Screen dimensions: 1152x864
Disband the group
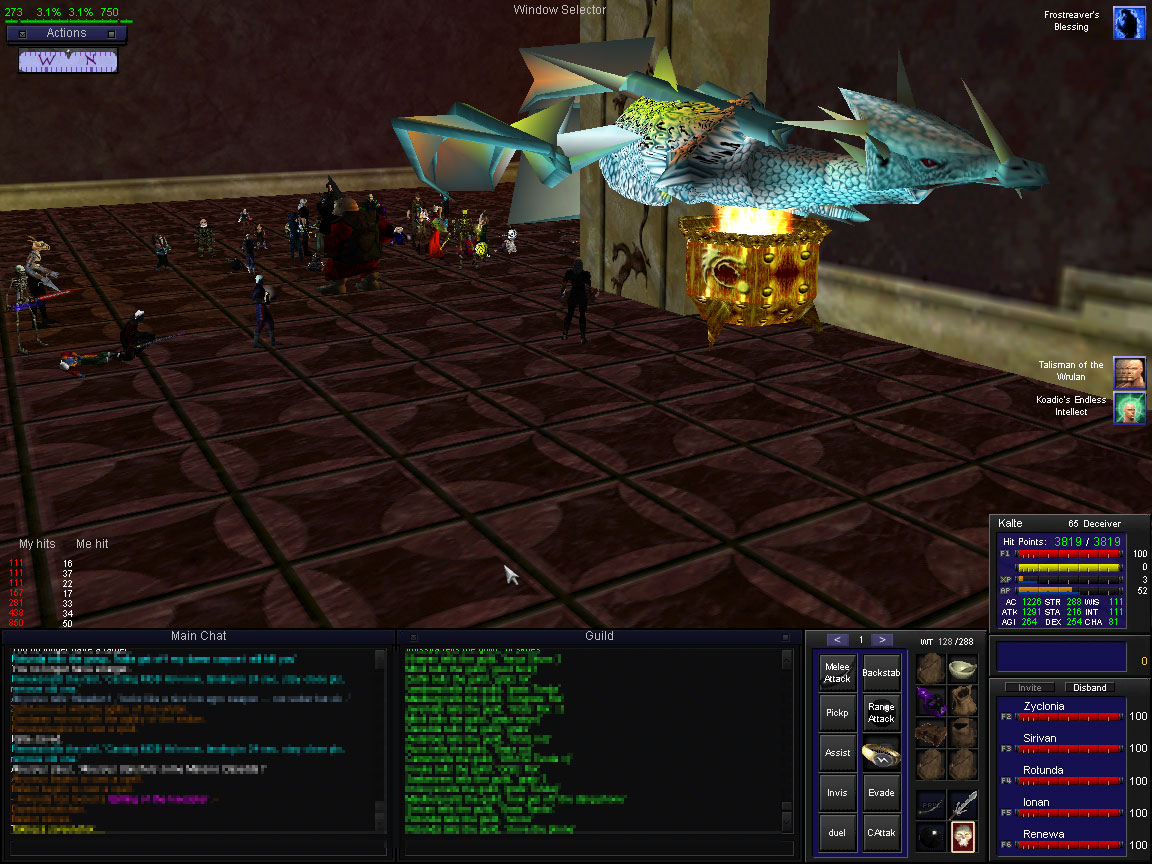pyautogui.click(x=1090, y=688)
